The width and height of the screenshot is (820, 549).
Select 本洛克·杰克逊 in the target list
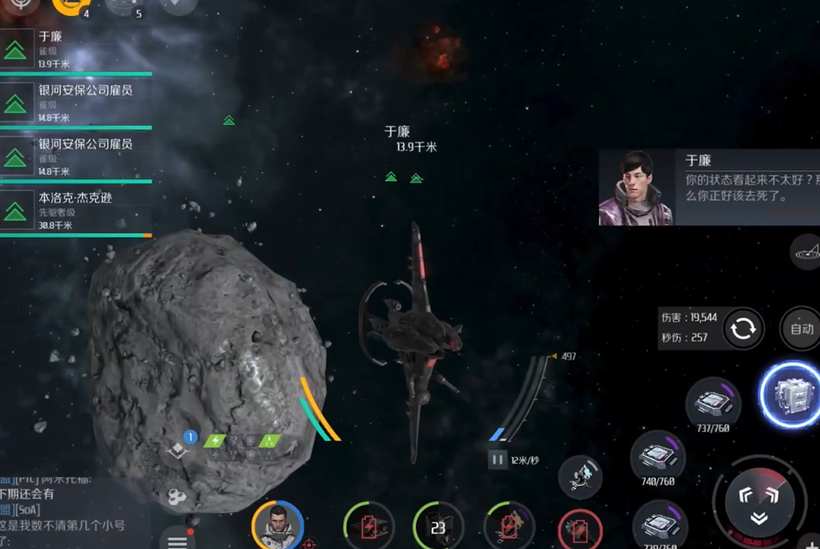(75, 212)
